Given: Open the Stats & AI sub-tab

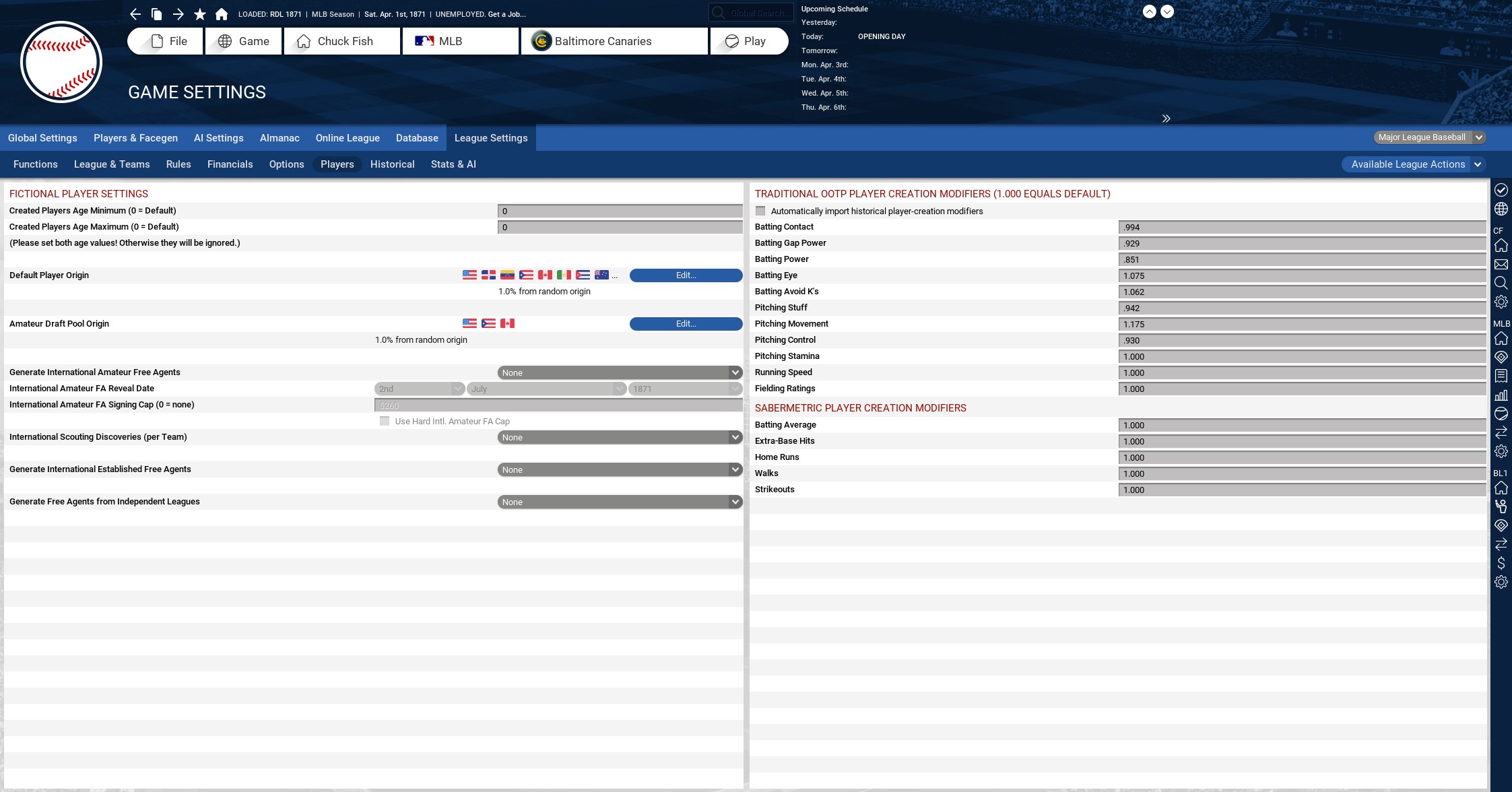Looking at the screenshot, I should pyautogui.click(x=453, y=164).
